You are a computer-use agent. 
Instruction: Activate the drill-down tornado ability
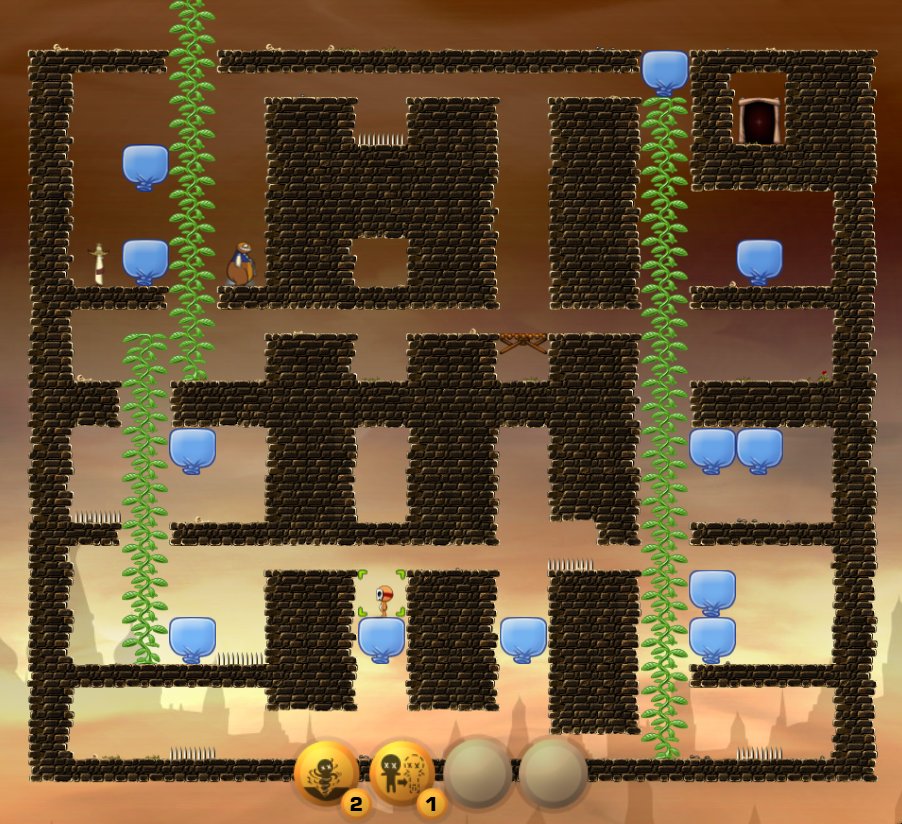tap(326, 773)
